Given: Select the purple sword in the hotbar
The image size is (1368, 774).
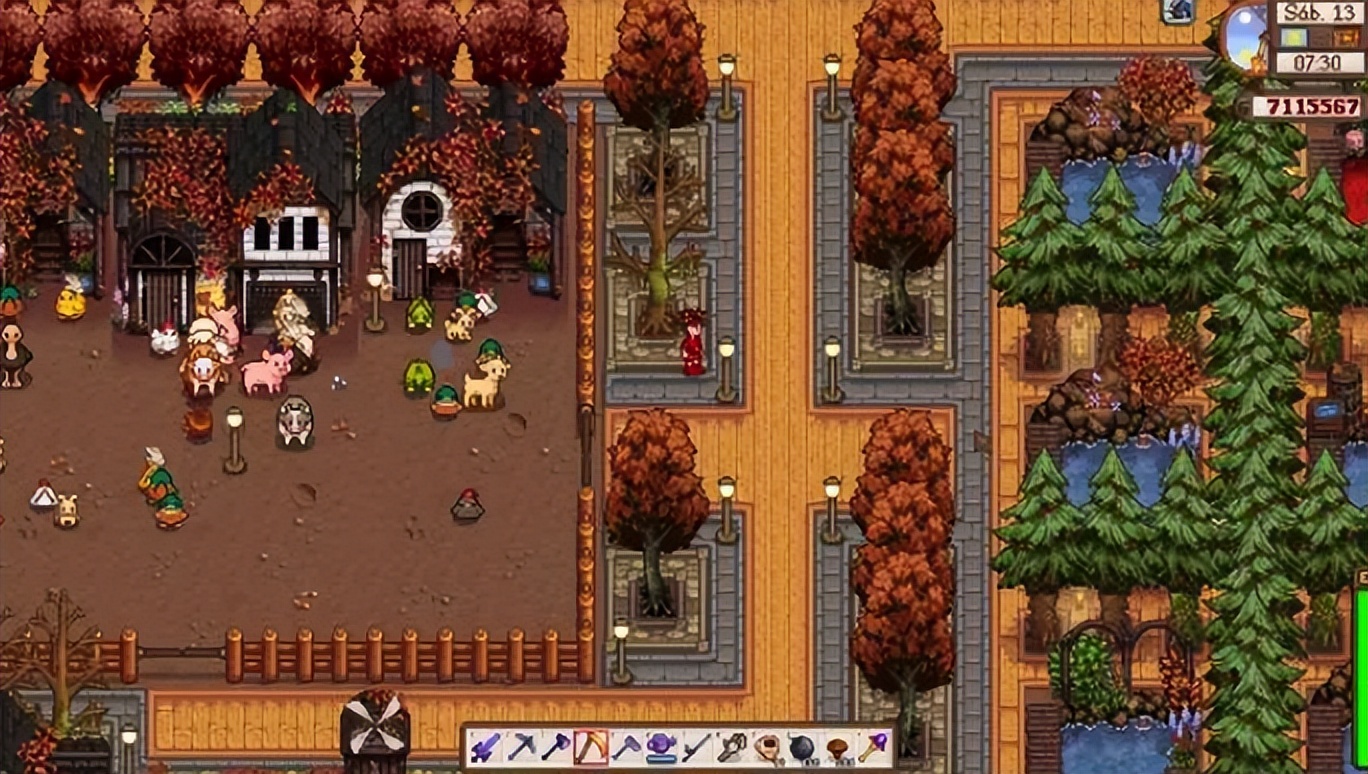Looking at the screenshot, I should (486, 748).
